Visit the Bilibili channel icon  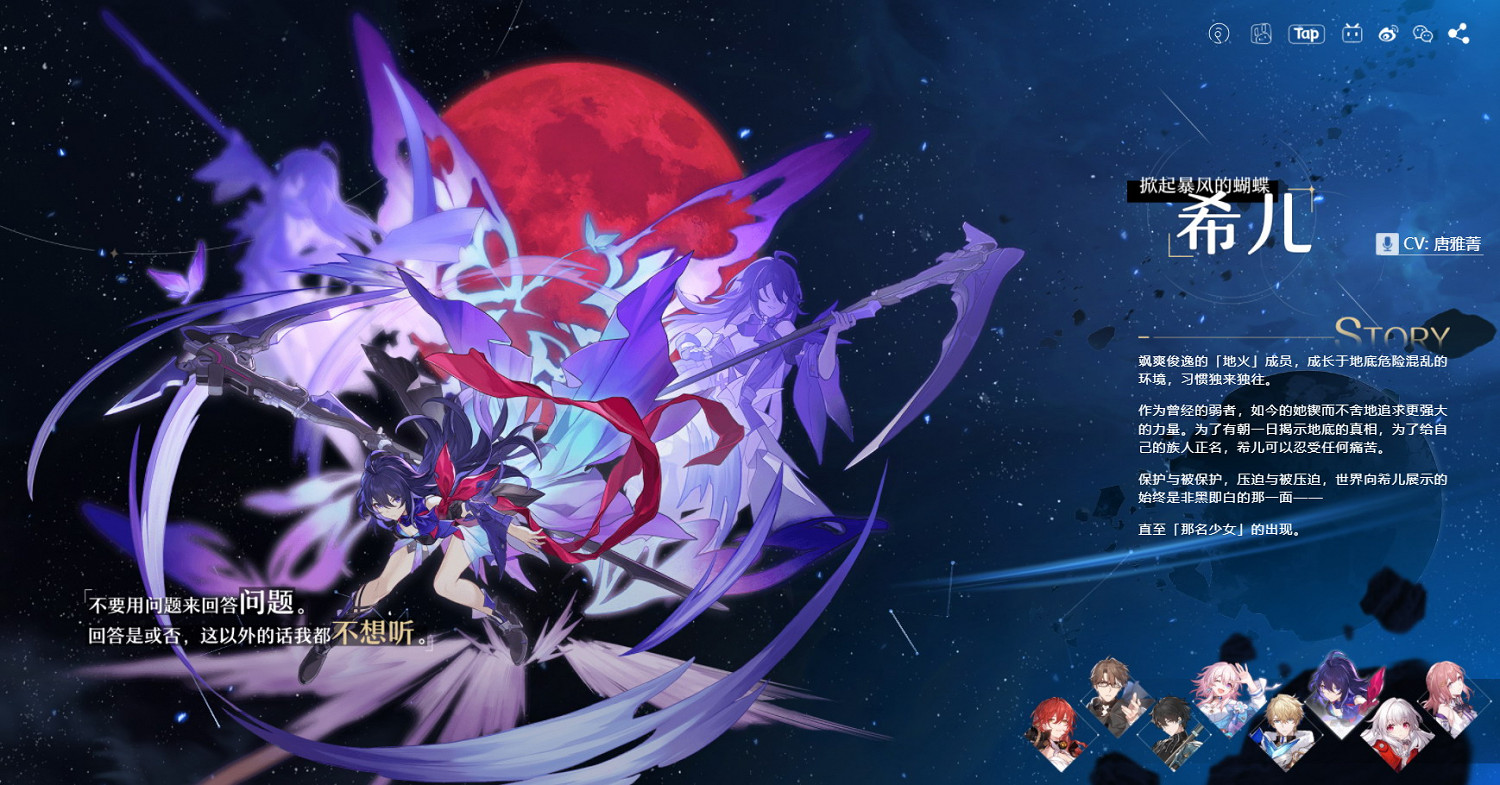click(1352, 33)
